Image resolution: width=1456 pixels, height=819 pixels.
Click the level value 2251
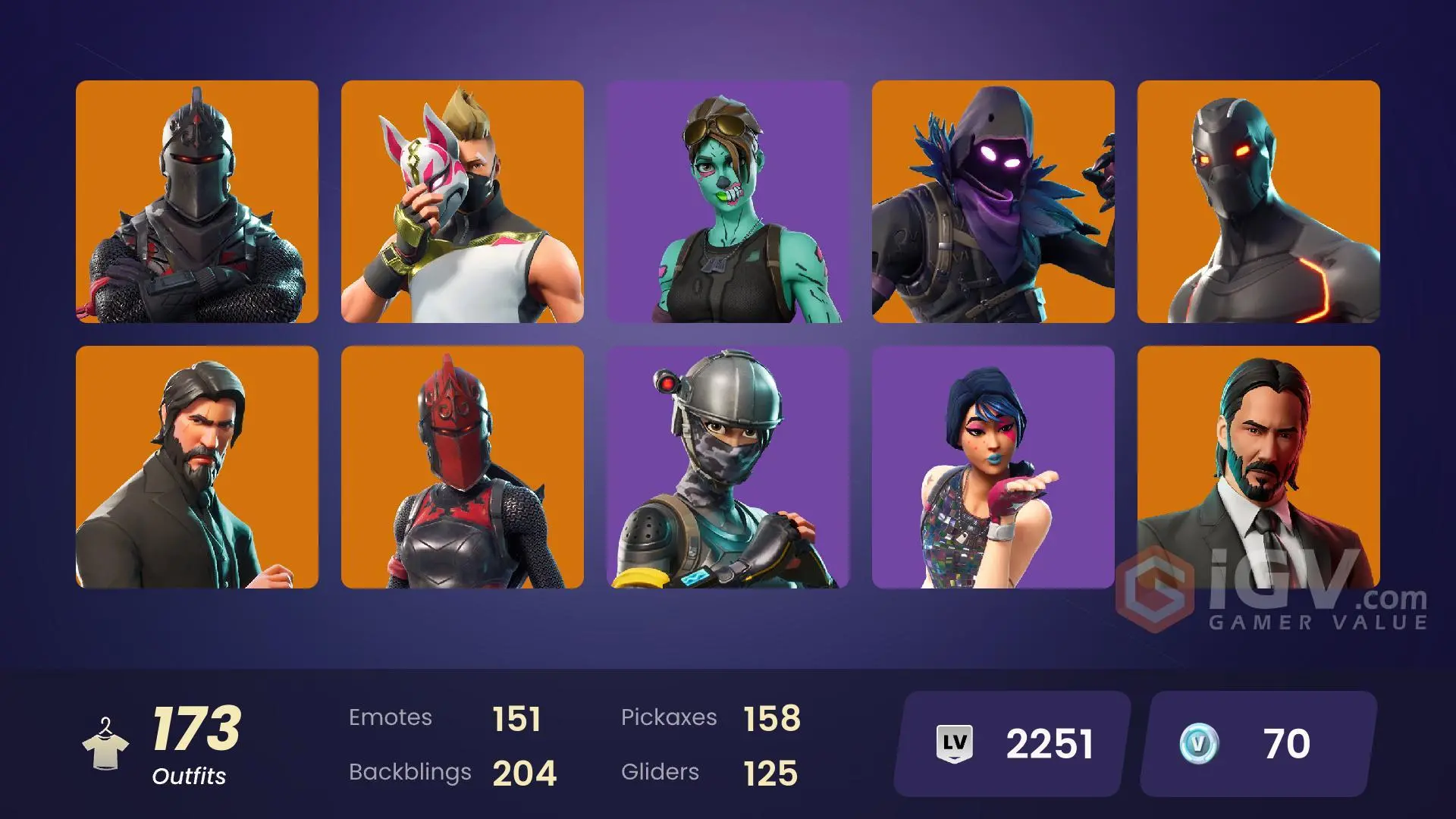pos(1050,744)
